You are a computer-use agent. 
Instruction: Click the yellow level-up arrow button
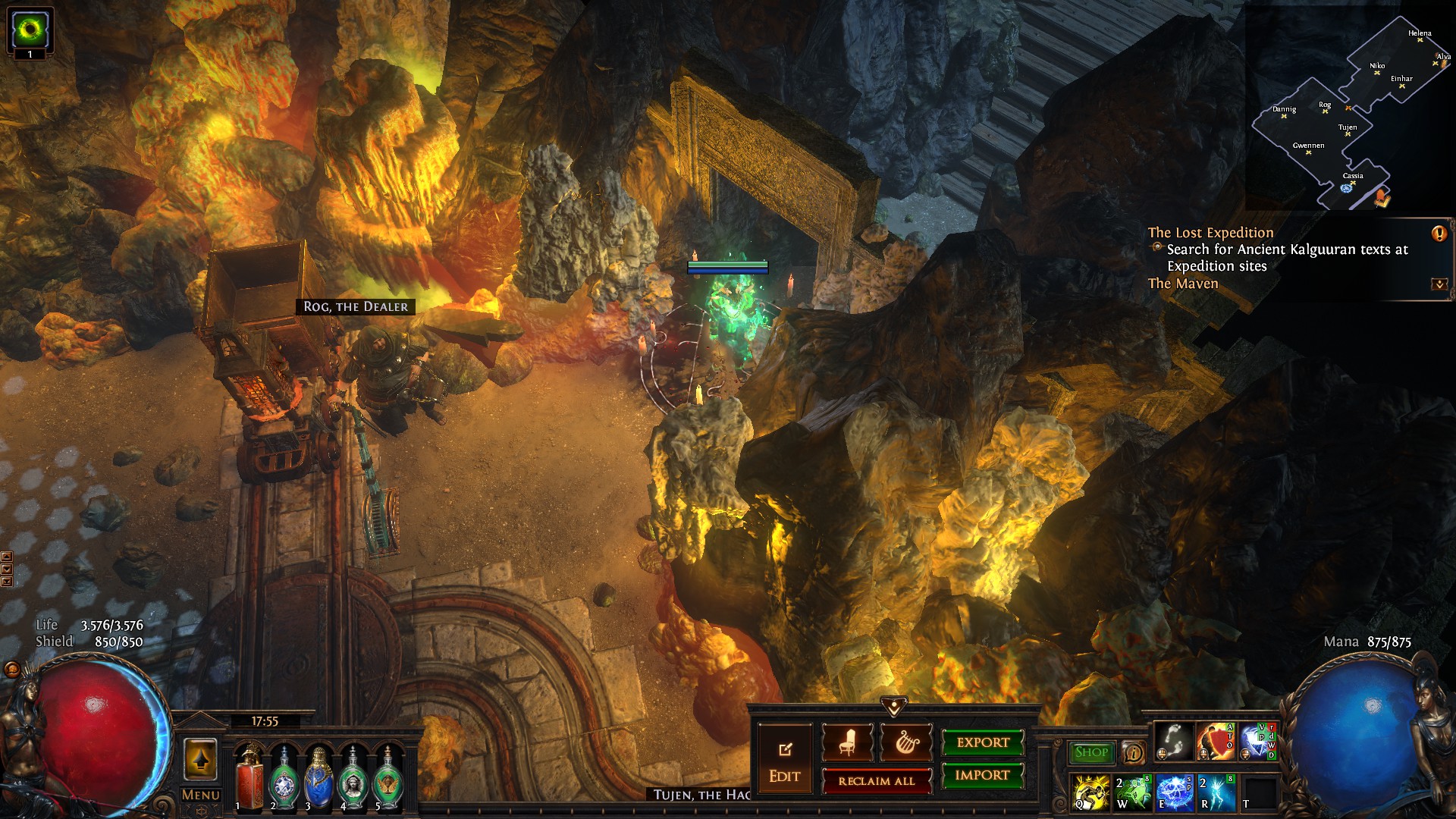coord(200,759)
